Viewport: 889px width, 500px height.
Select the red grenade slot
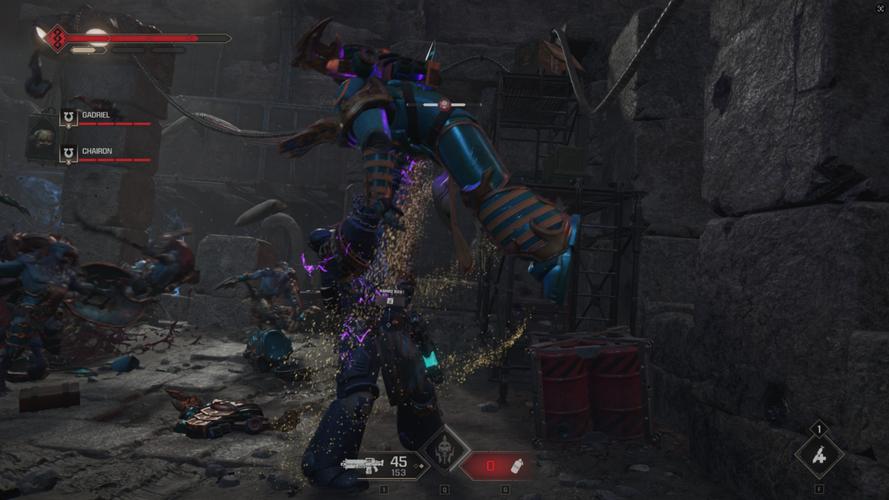pos(496,465)
